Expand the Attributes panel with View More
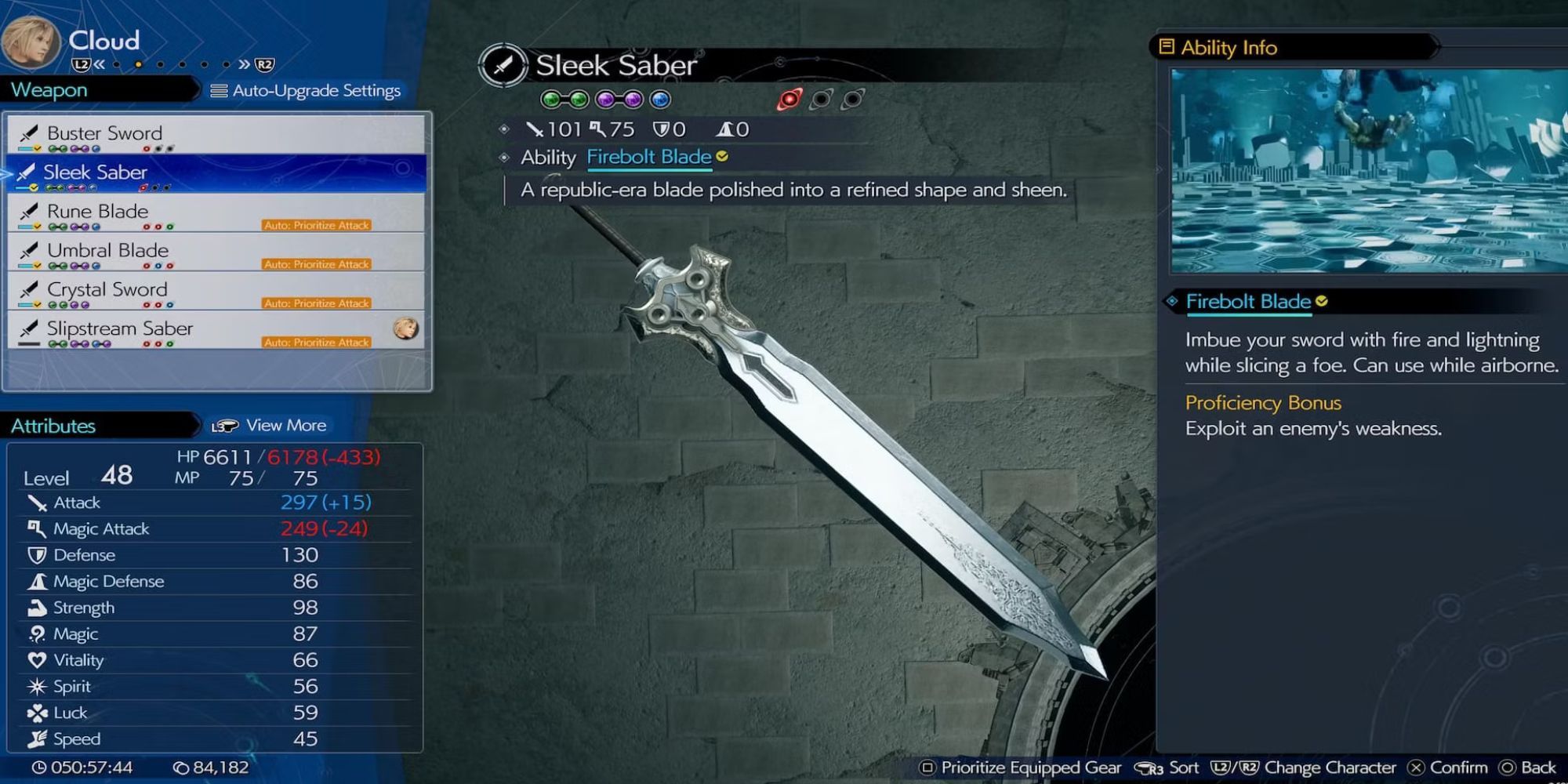This screenshot has width=1568, height=784. point(285,425)
